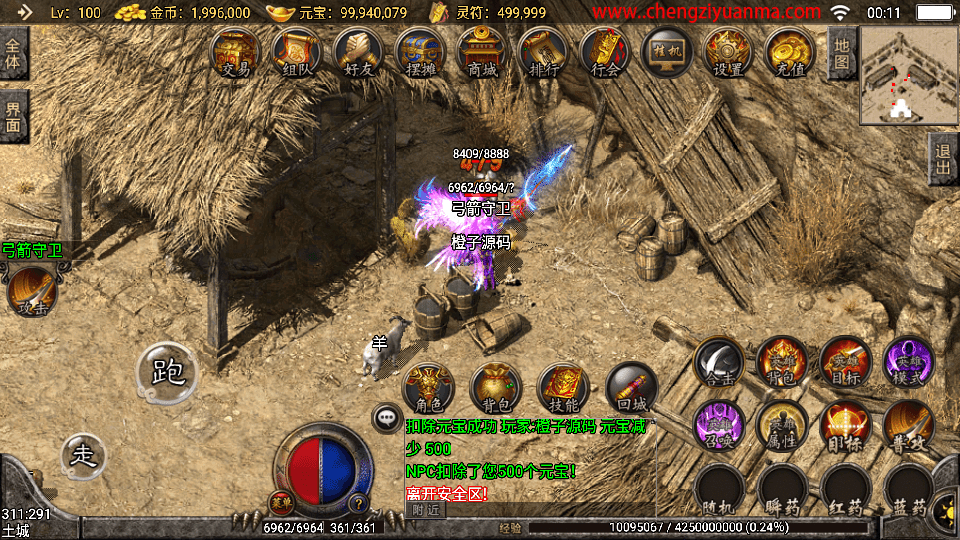The height and width of the screenshot is (540, 960).
Task: Open the 技能 skills panel
Action: pyautogui.click(x=564, y=388)
